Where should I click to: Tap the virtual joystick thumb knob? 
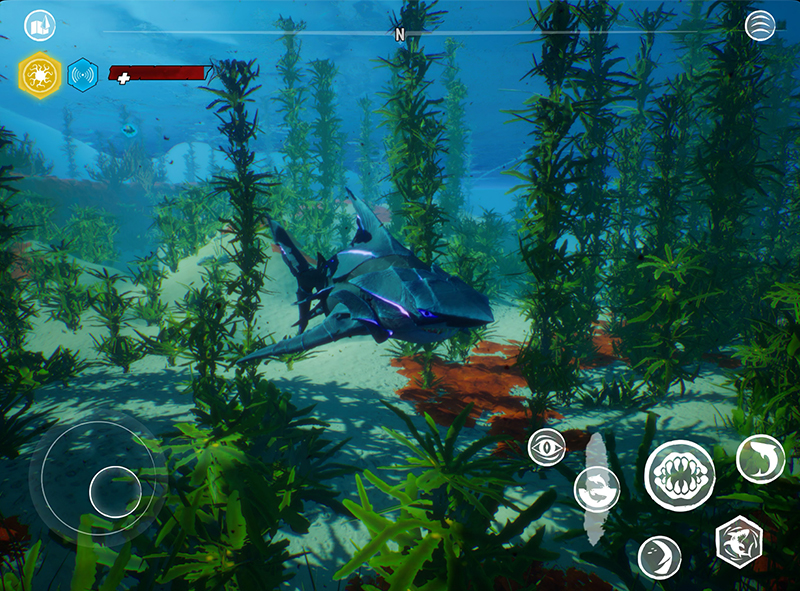pyautogui.click(x=115, y=490)
